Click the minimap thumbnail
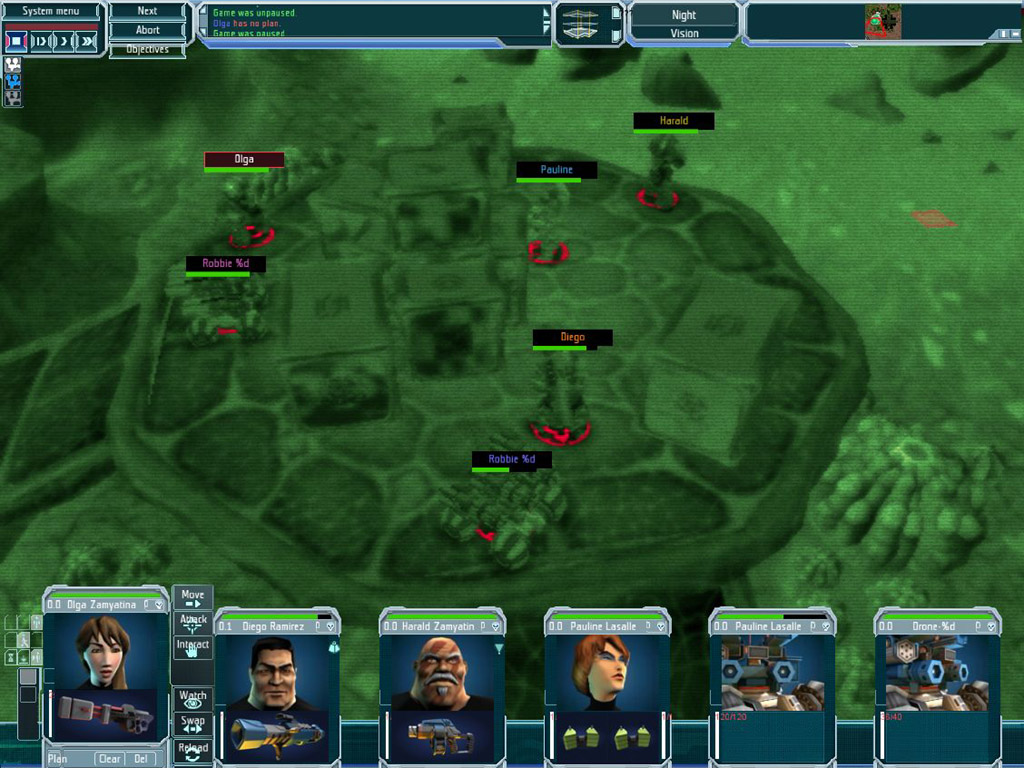Viewport: 1024px width, 768px height. 882,22
